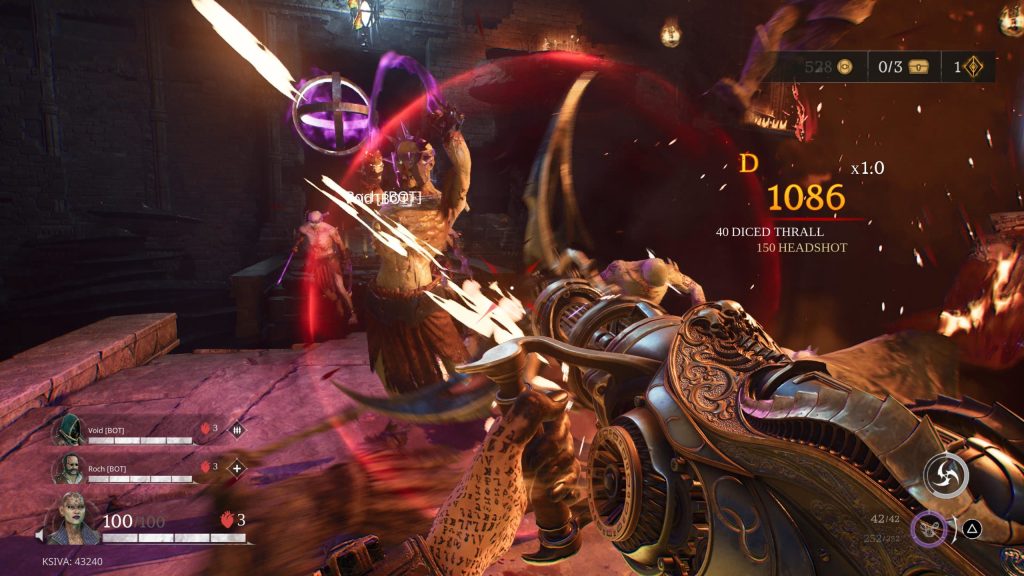Click your own character portrait
Screen dimensions: 1024x576
point(74,519)
